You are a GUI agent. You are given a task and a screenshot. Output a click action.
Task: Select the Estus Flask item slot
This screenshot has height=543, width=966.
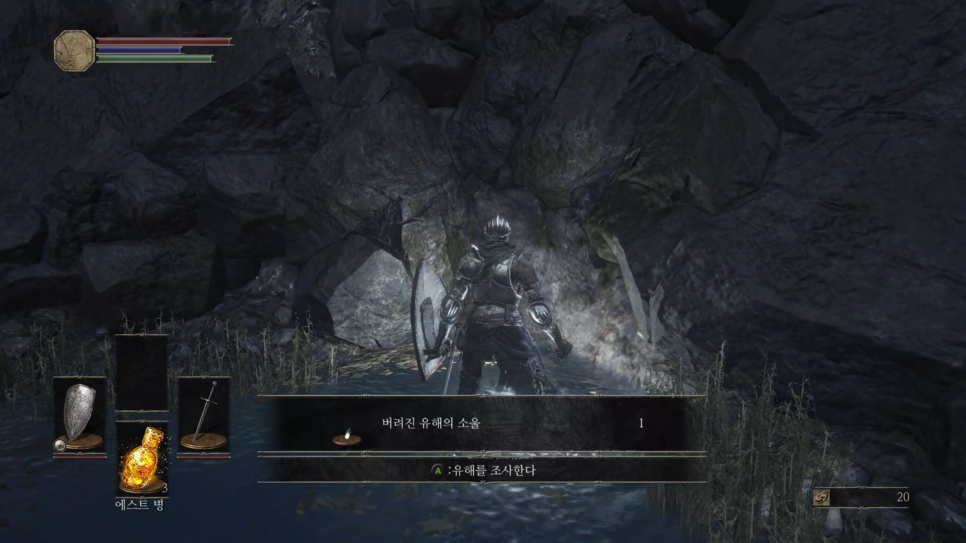tap(142, 457)
